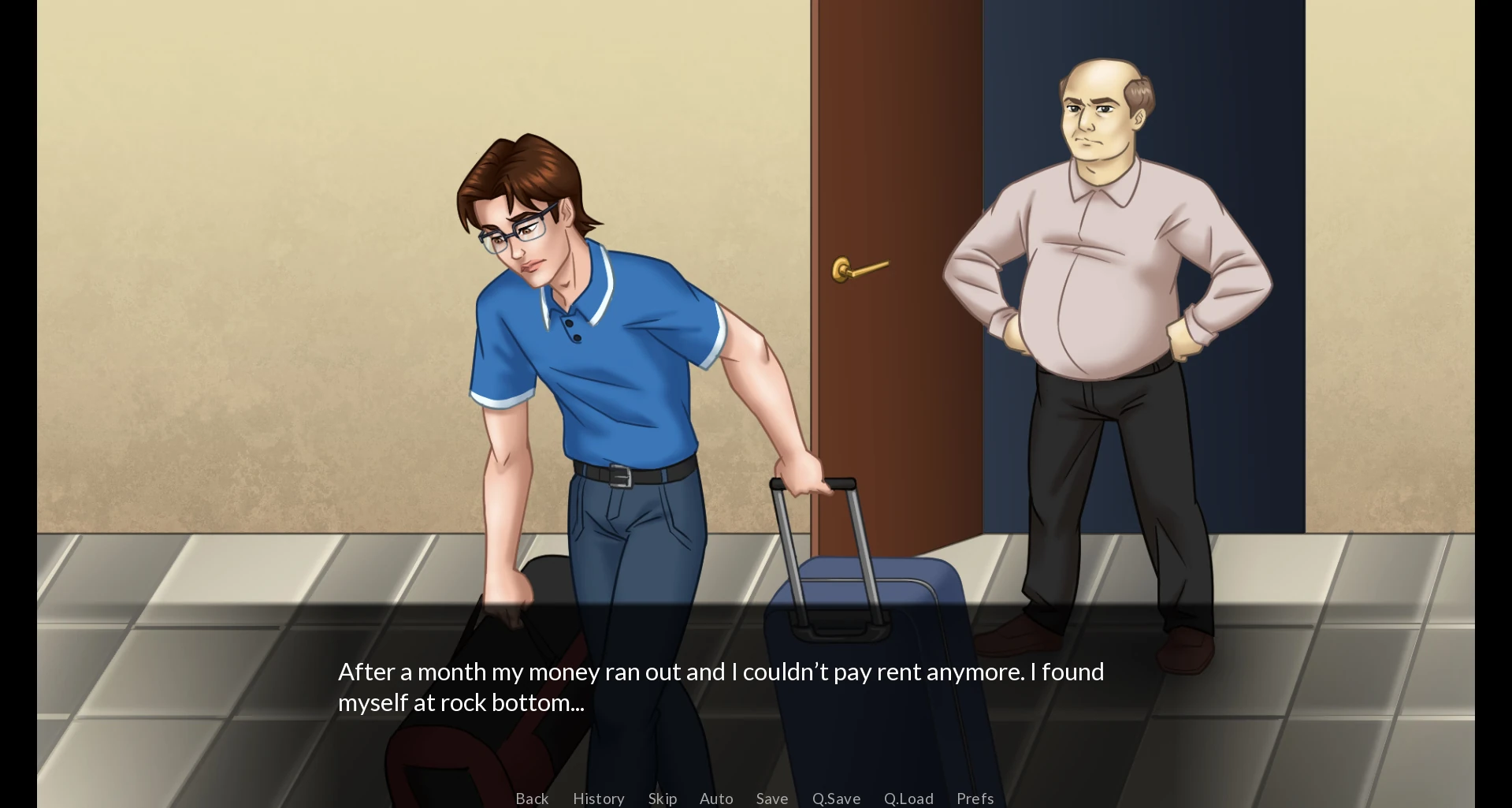Open the dialogue History log

[x=598, y=799]
